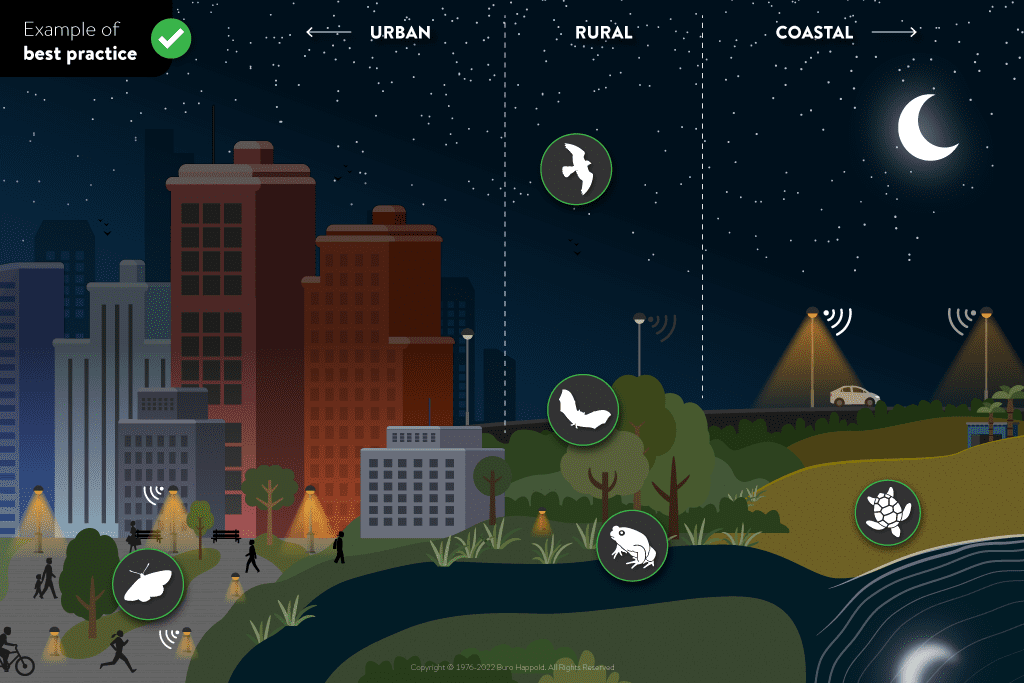Show the moth hotspot info

[148, 584]
